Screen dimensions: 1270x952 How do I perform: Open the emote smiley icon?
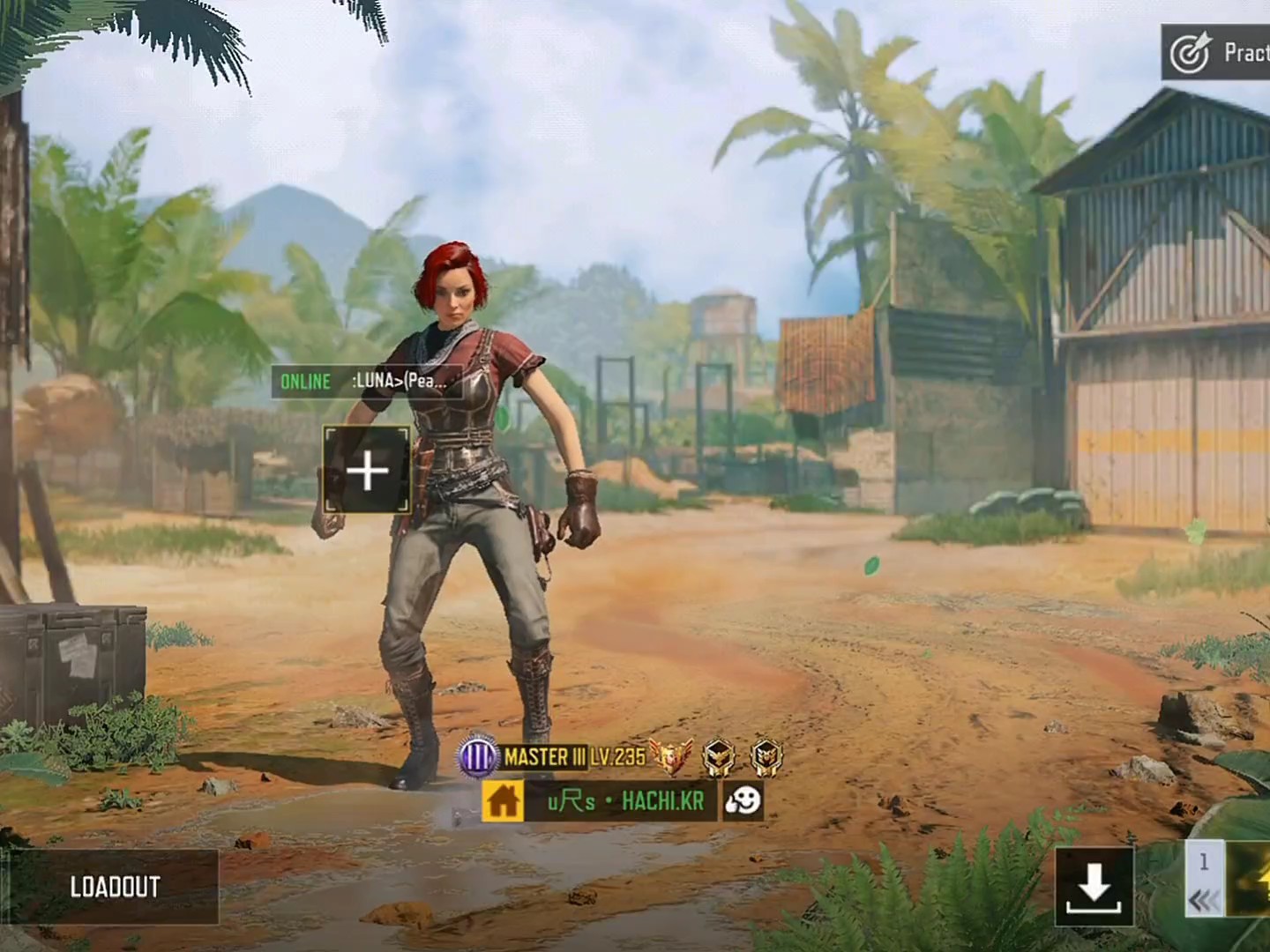(742, 800)
